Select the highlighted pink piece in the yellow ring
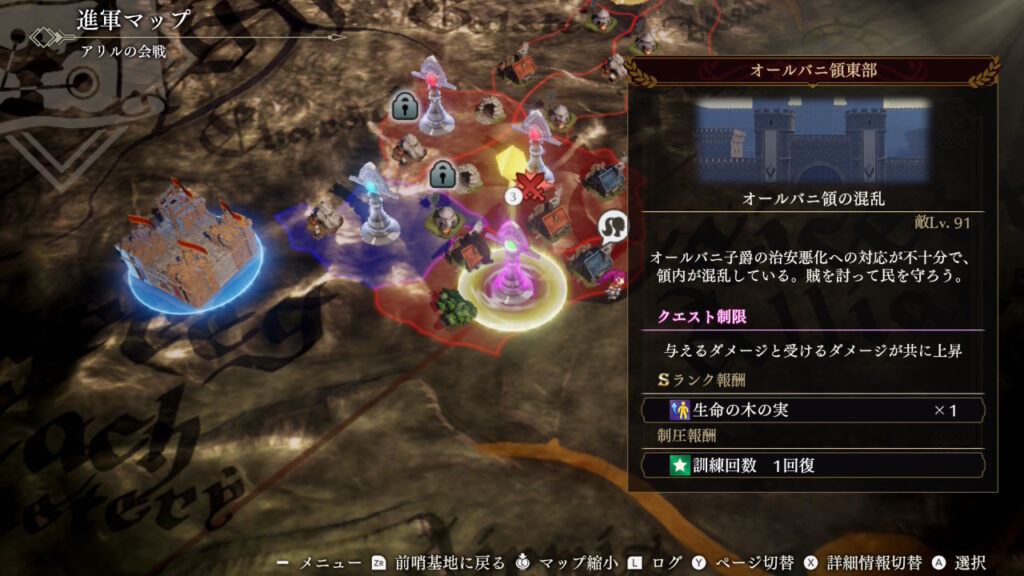 511,270
